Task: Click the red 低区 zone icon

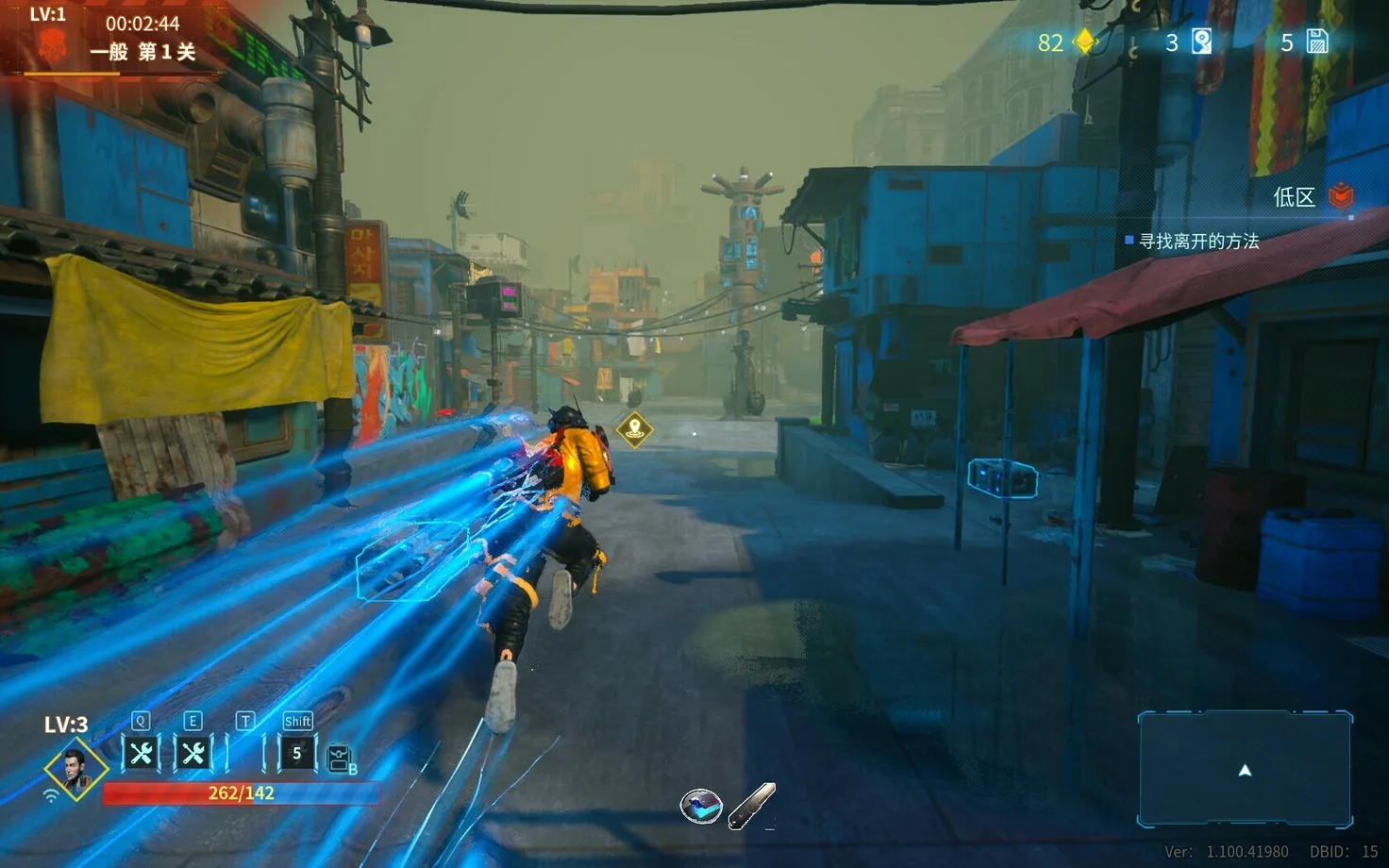Action: tap(1341, 196)
